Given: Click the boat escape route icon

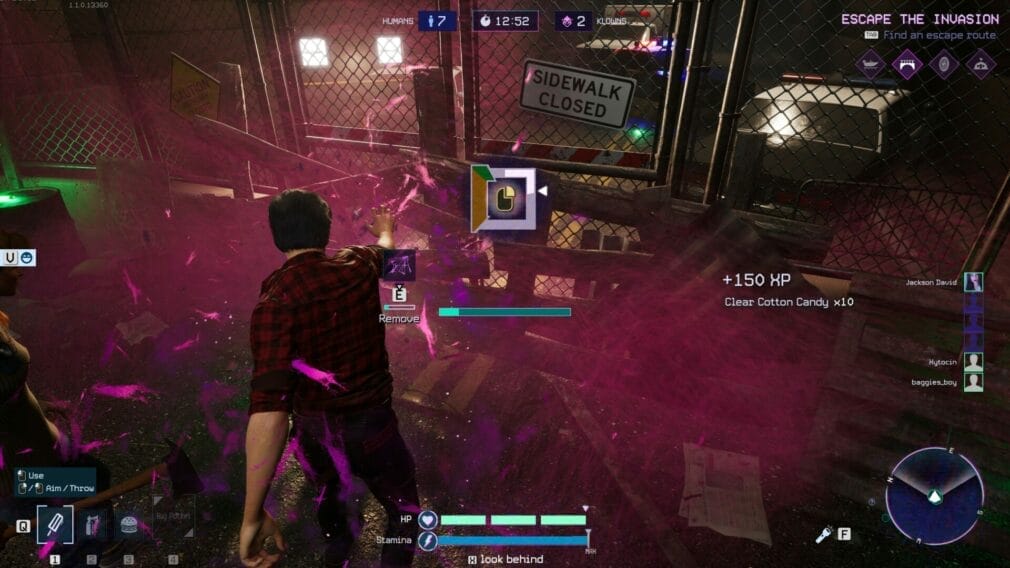Looking at the screenshot, I should (x=871, y=64).
